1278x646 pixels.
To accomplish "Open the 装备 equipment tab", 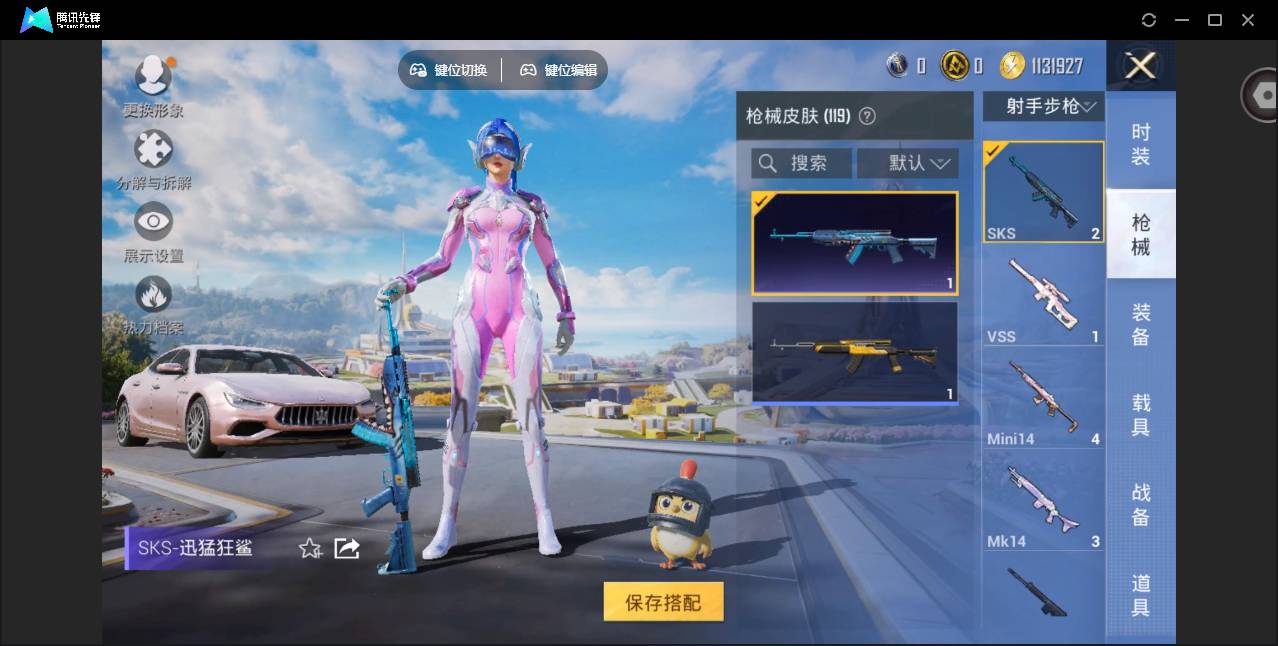I will click(x=1140, y=325).
